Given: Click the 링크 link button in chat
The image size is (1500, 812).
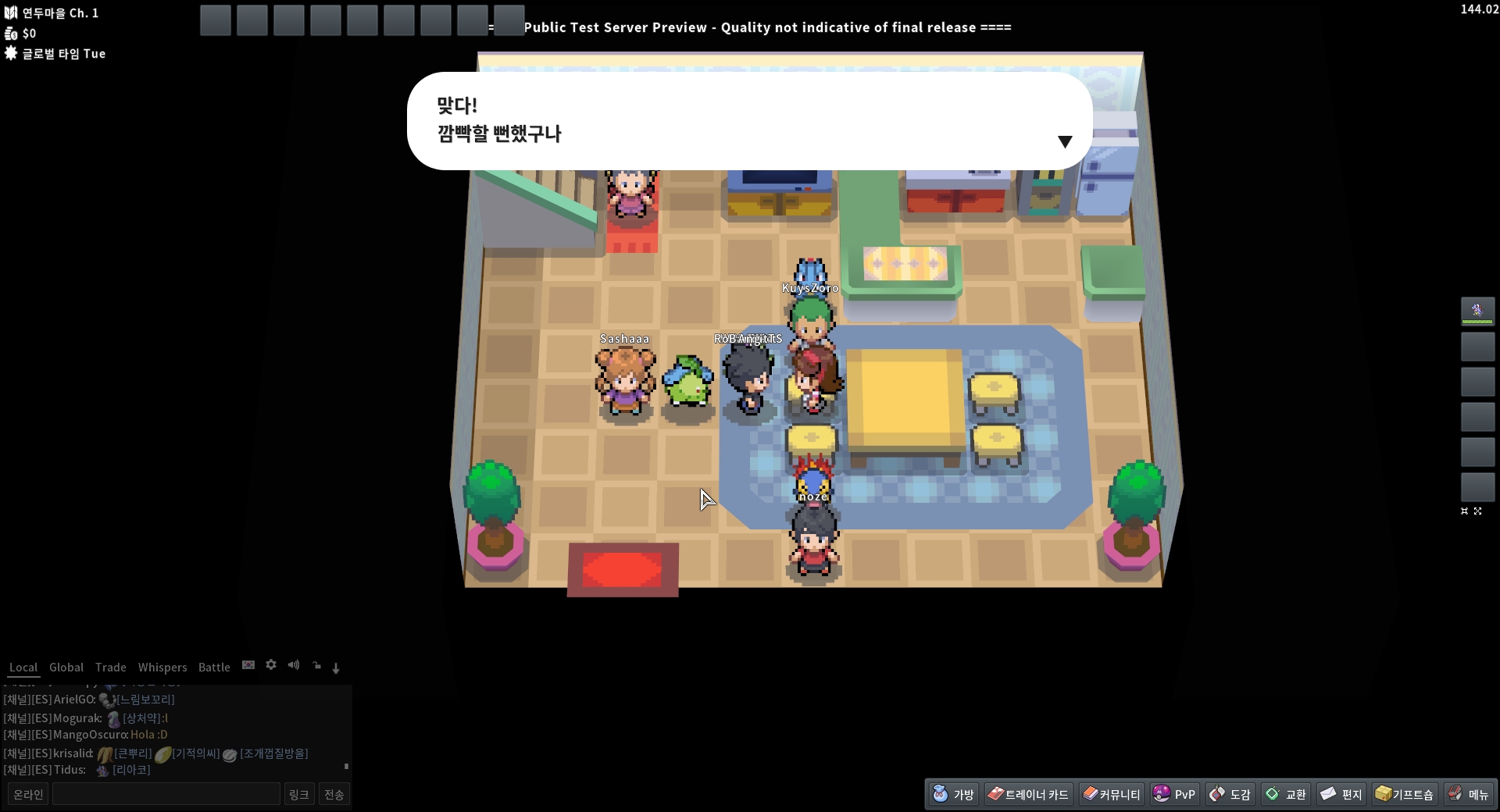Looking at the screenshot, I should (x=299, y=794).
